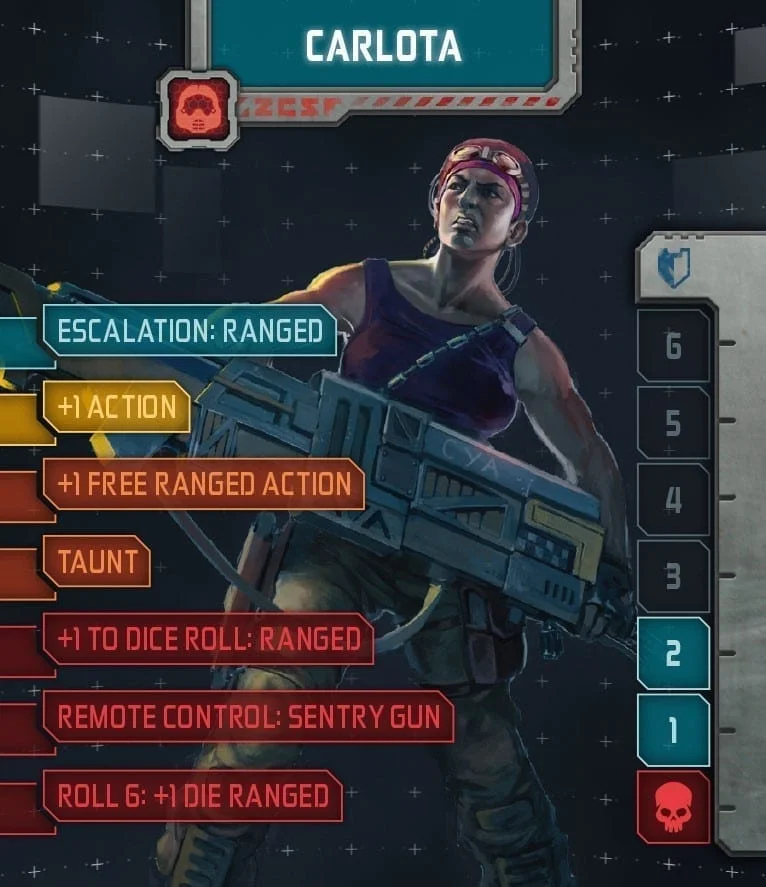Set the health track to 5

pos(673,423)
